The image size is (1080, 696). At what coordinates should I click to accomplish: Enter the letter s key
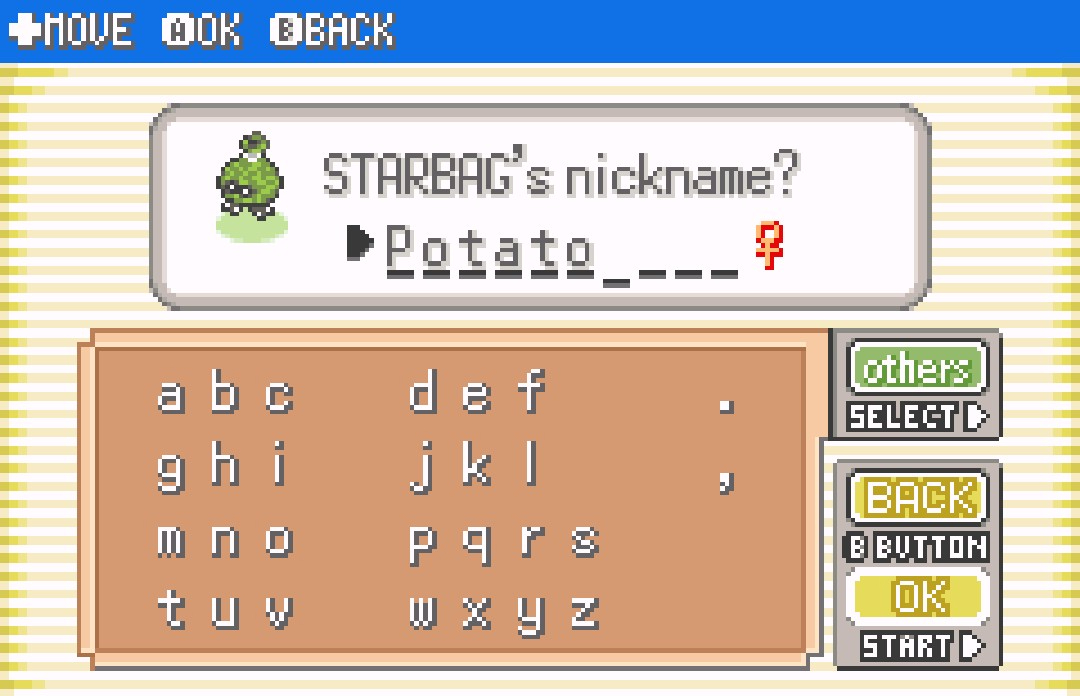click(584, 540)
